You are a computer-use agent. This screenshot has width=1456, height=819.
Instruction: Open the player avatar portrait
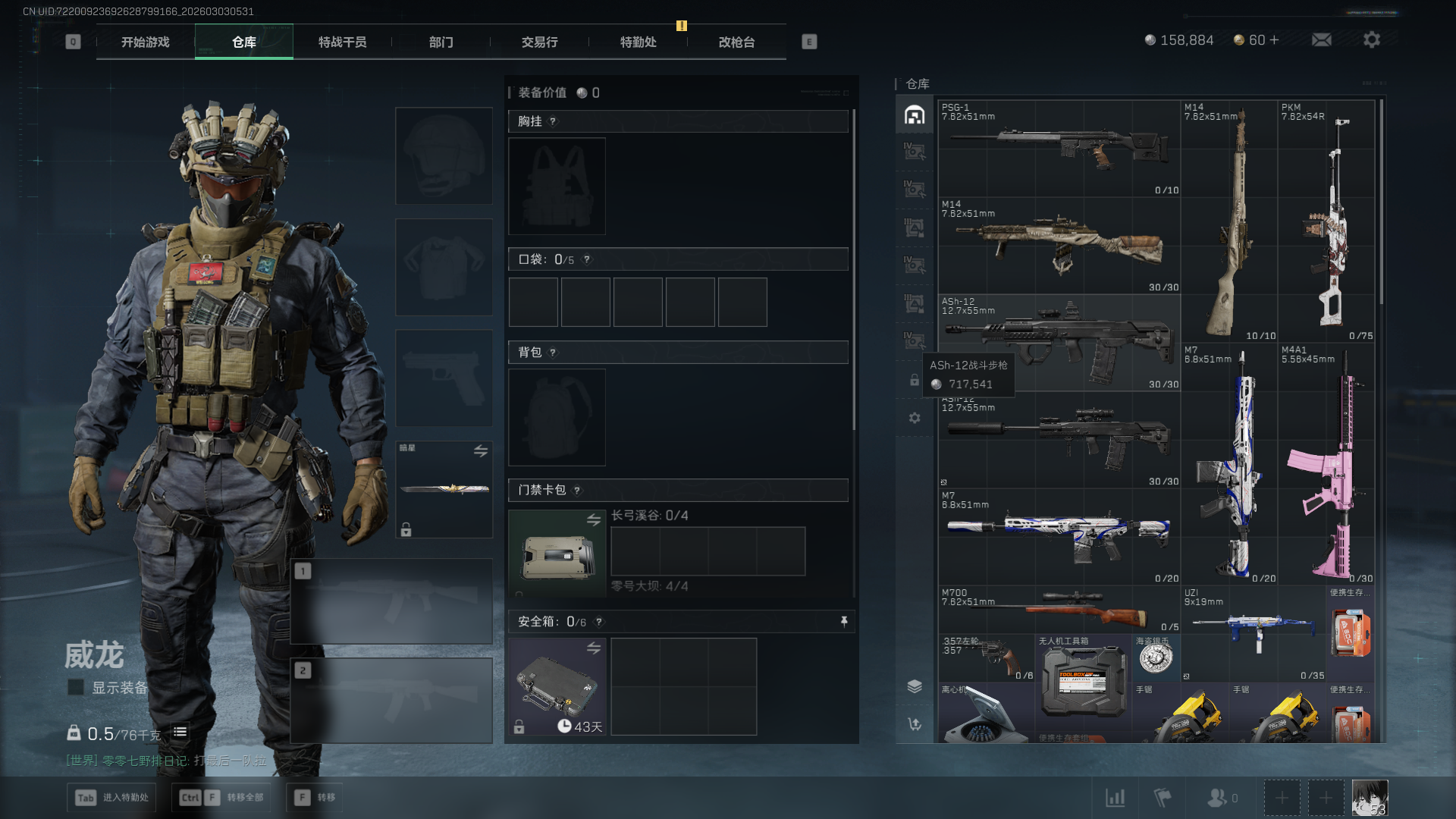1370,798
